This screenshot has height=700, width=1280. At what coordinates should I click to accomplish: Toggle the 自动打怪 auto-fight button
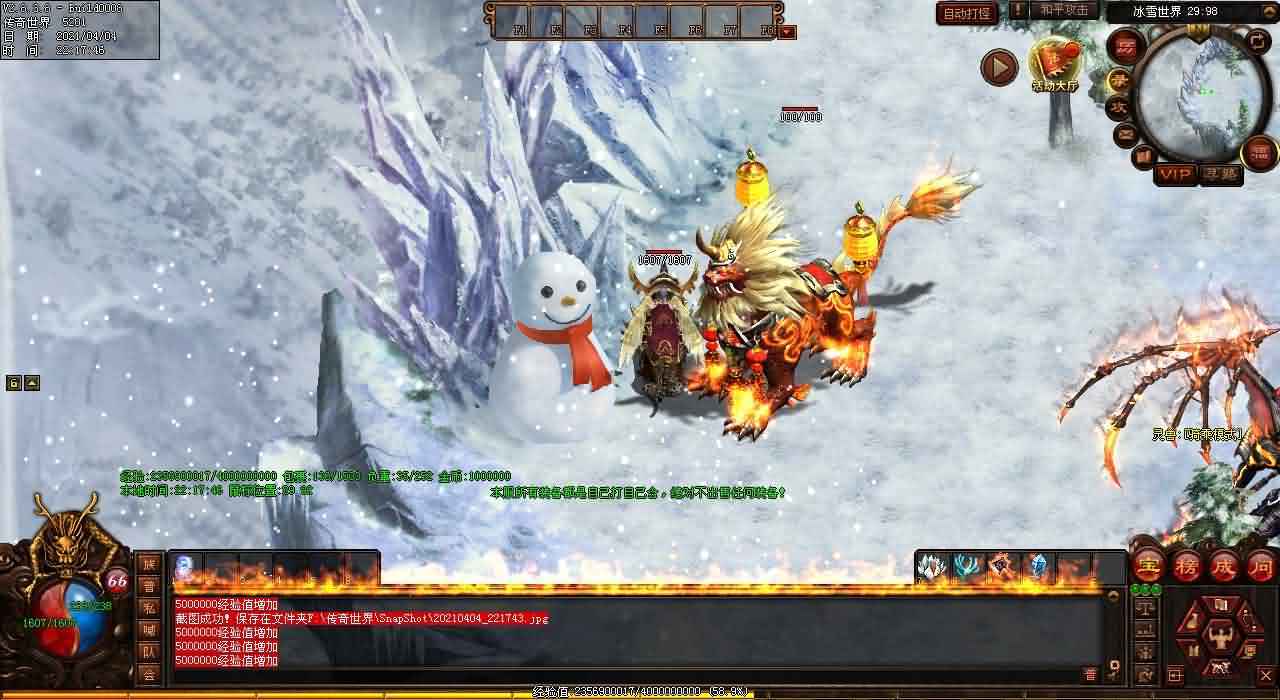click(967, 13)
